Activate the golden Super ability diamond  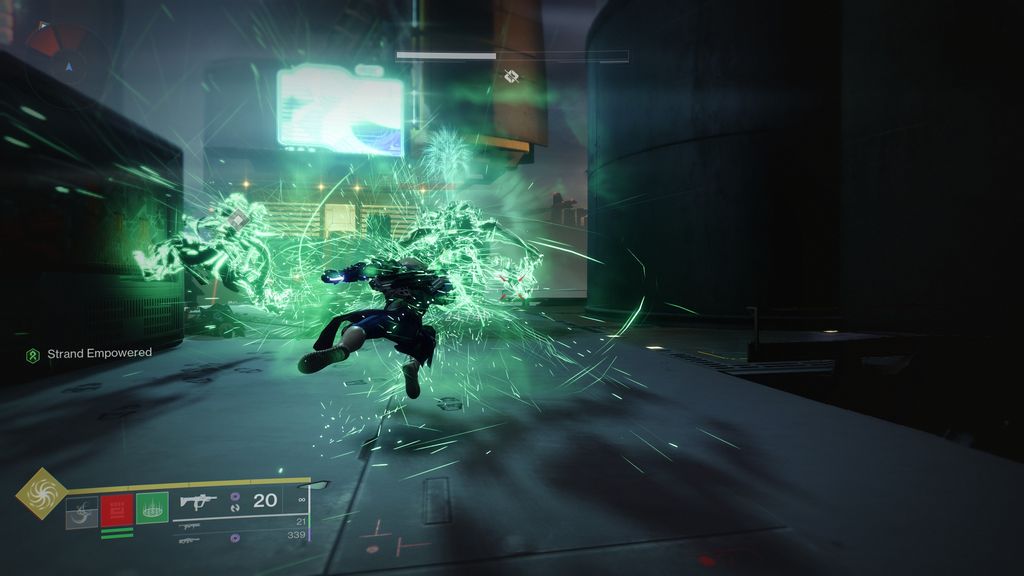pyautogui.click(x=41, y=492)
